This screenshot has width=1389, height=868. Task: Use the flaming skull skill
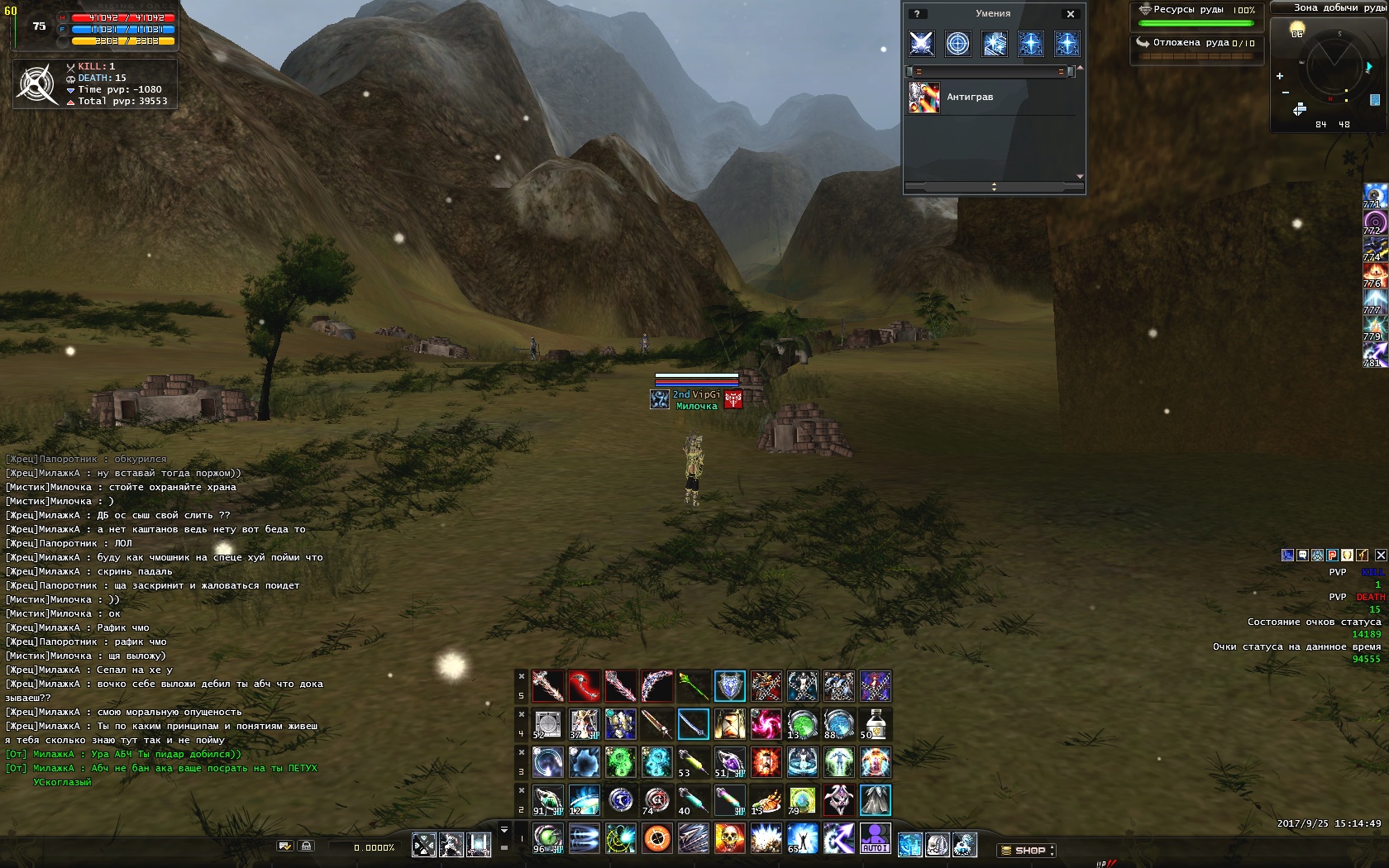point(729,838)
